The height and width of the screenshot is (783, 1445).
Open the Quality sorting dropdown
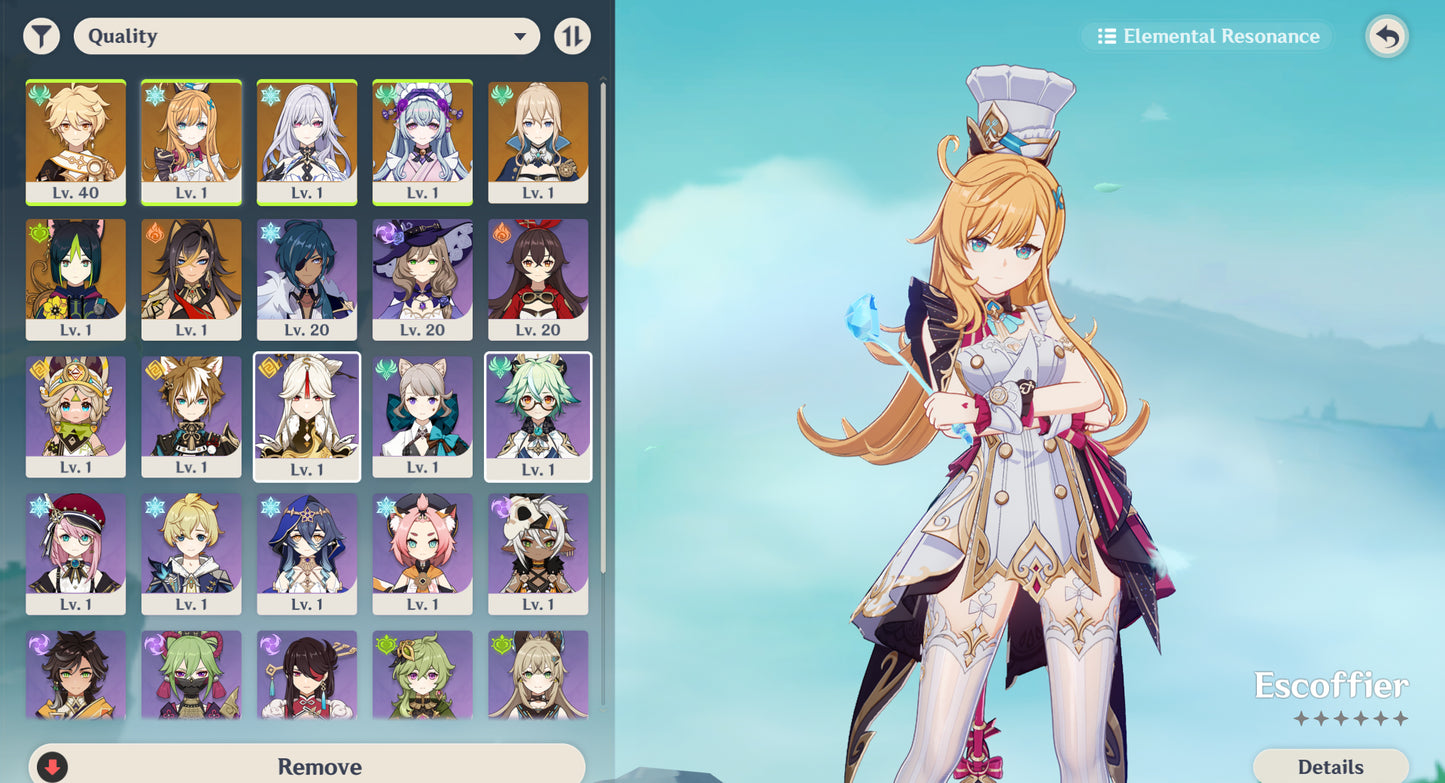[305, 35]
